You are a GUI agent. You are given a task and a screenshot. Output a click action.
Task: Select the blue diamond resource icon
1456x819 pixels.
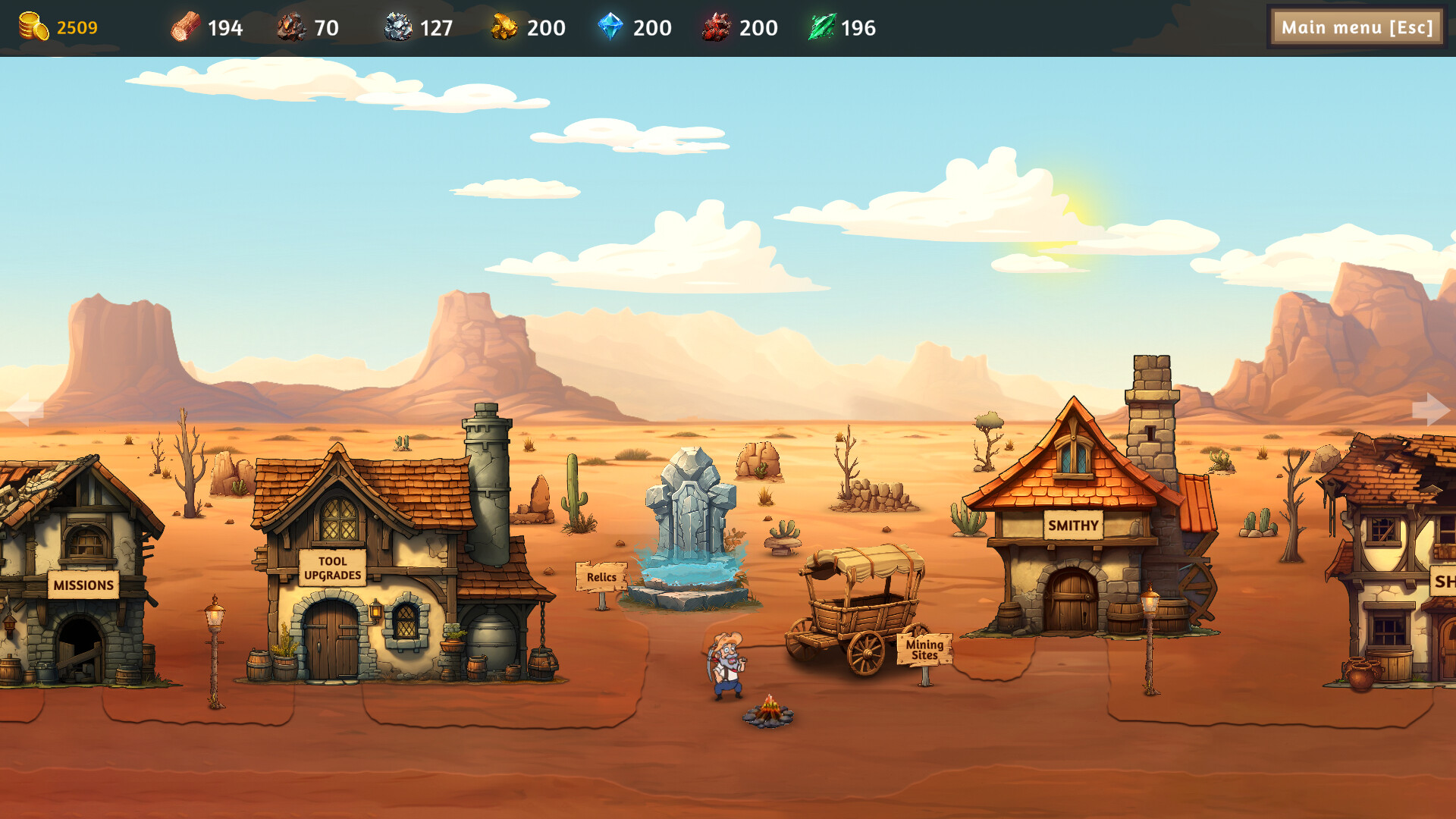tap(611, 27)
